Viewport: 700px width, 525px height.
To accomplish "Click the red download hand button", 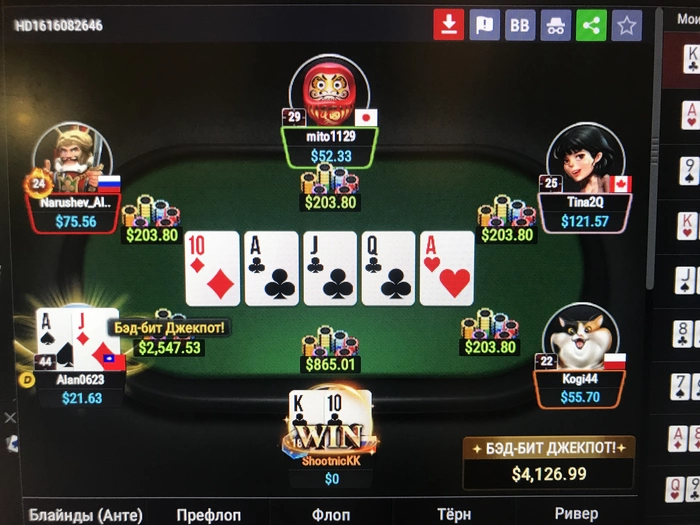I will pos(449,25).
